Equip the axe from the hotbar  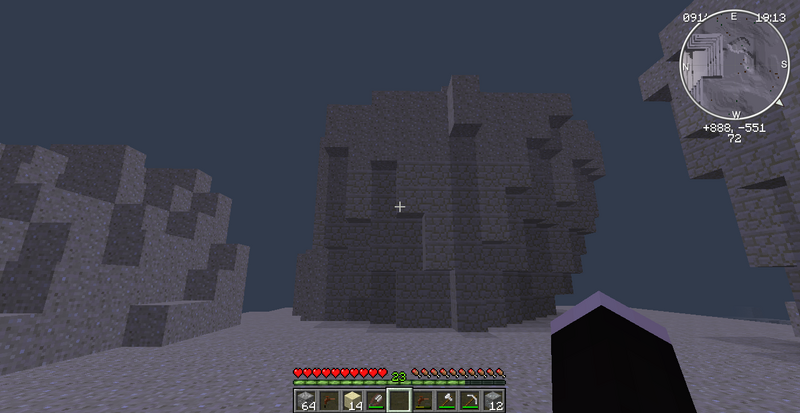tap(447, 401)
